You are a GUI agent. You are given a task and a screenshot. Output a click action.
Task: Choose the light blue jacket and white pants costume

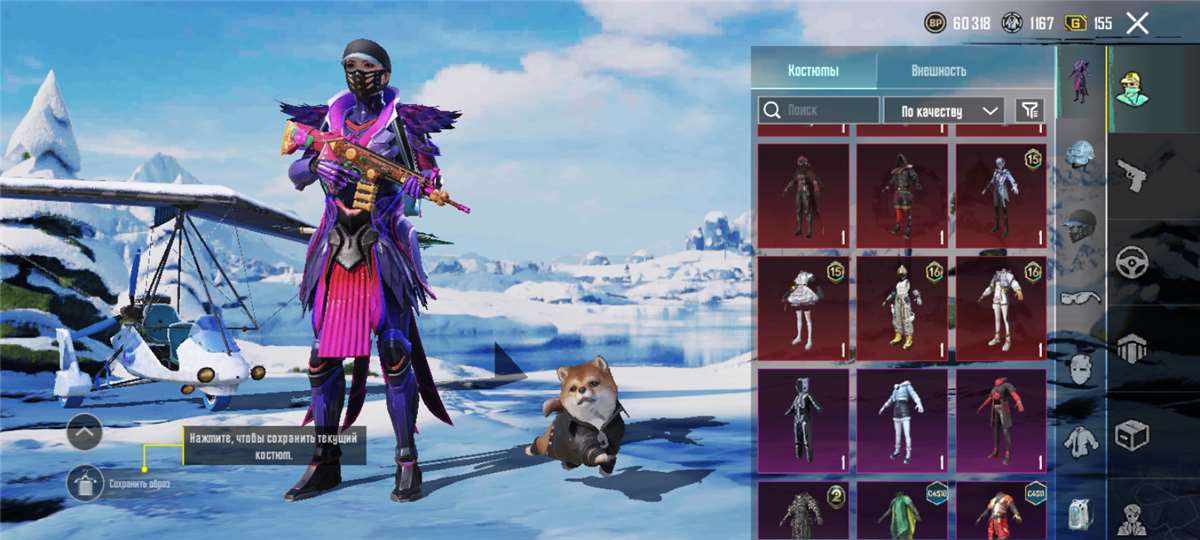tap(902, 420)
